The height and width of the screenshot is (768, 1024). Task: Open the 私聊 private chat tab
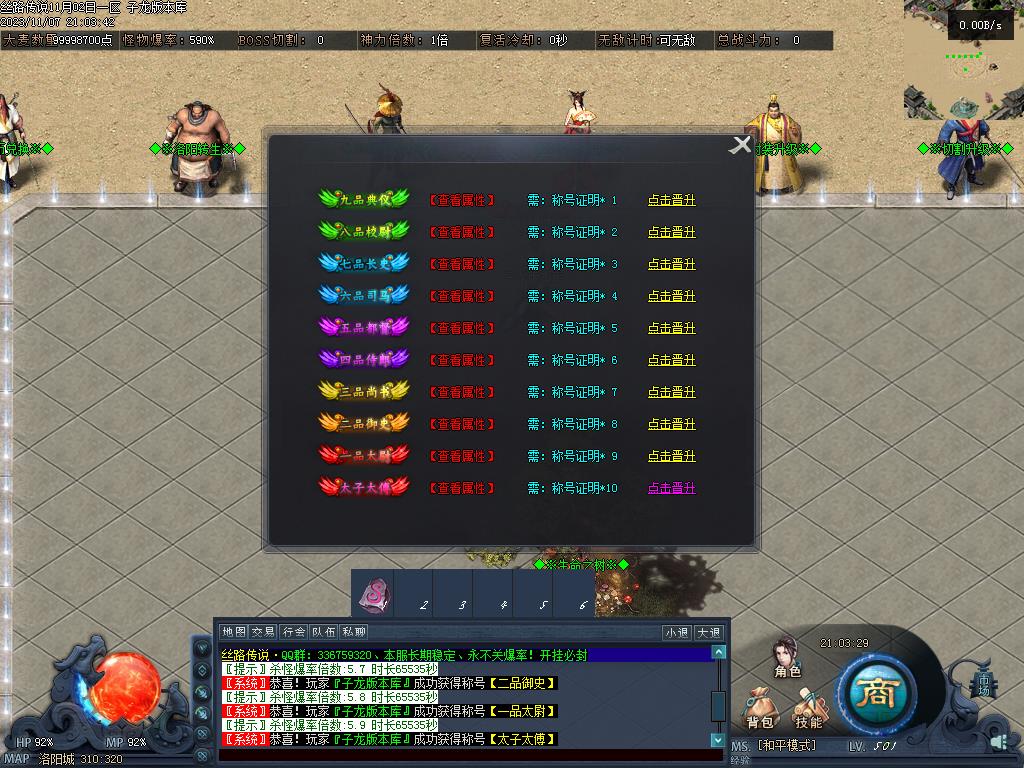353,632
